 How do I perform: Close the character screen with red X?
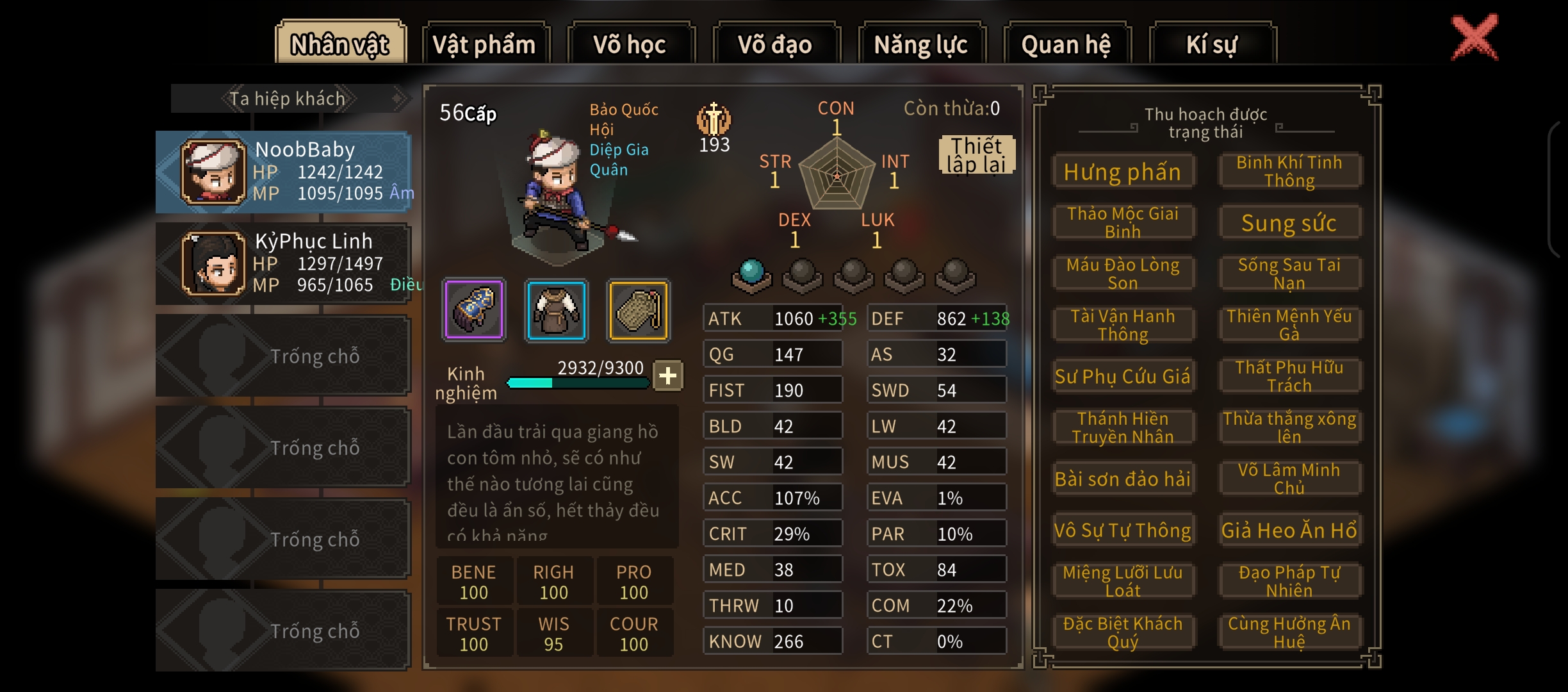pyautogui.click(x=1474, y=38)
